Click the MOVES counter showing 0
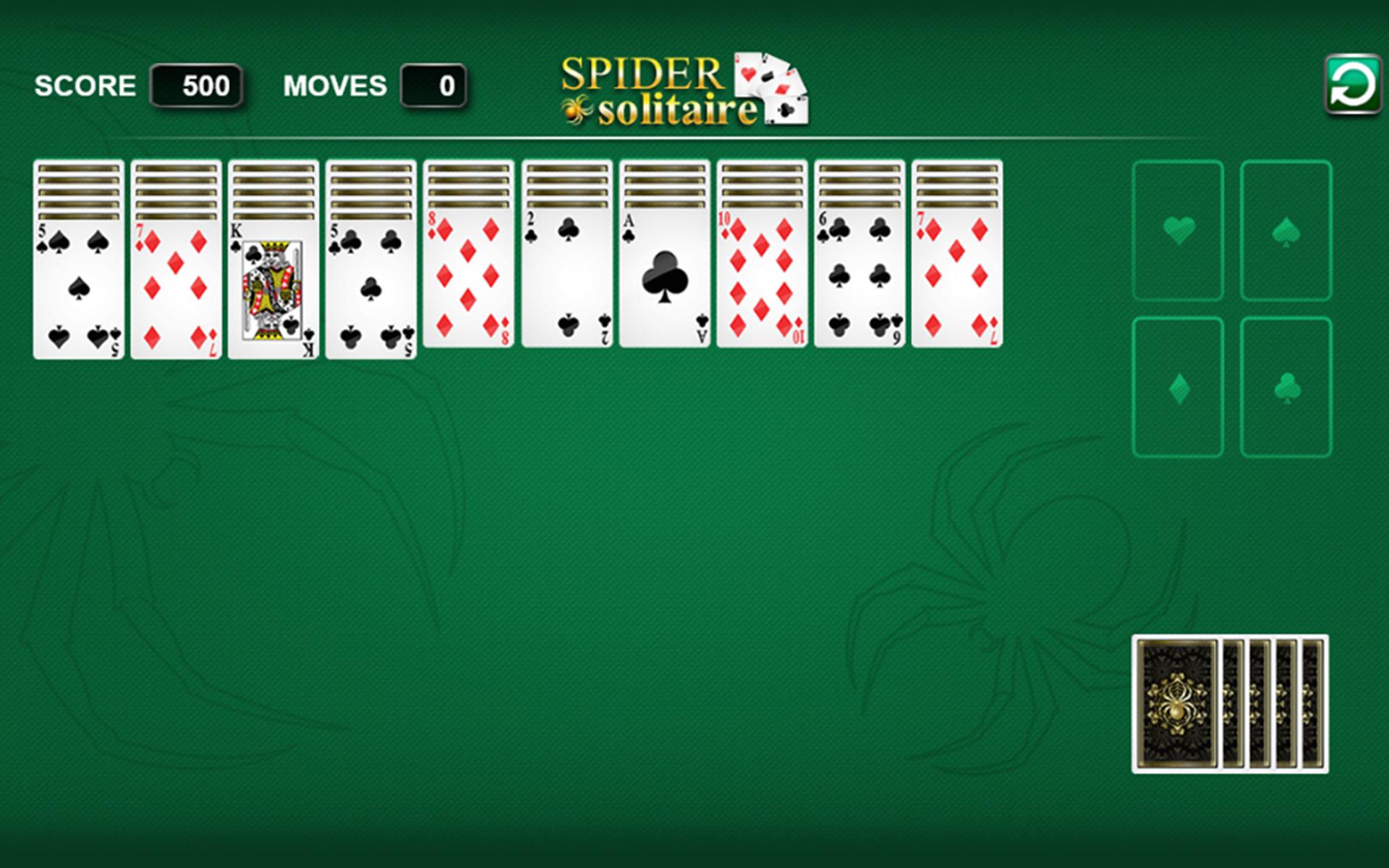 tap(433, 85)
